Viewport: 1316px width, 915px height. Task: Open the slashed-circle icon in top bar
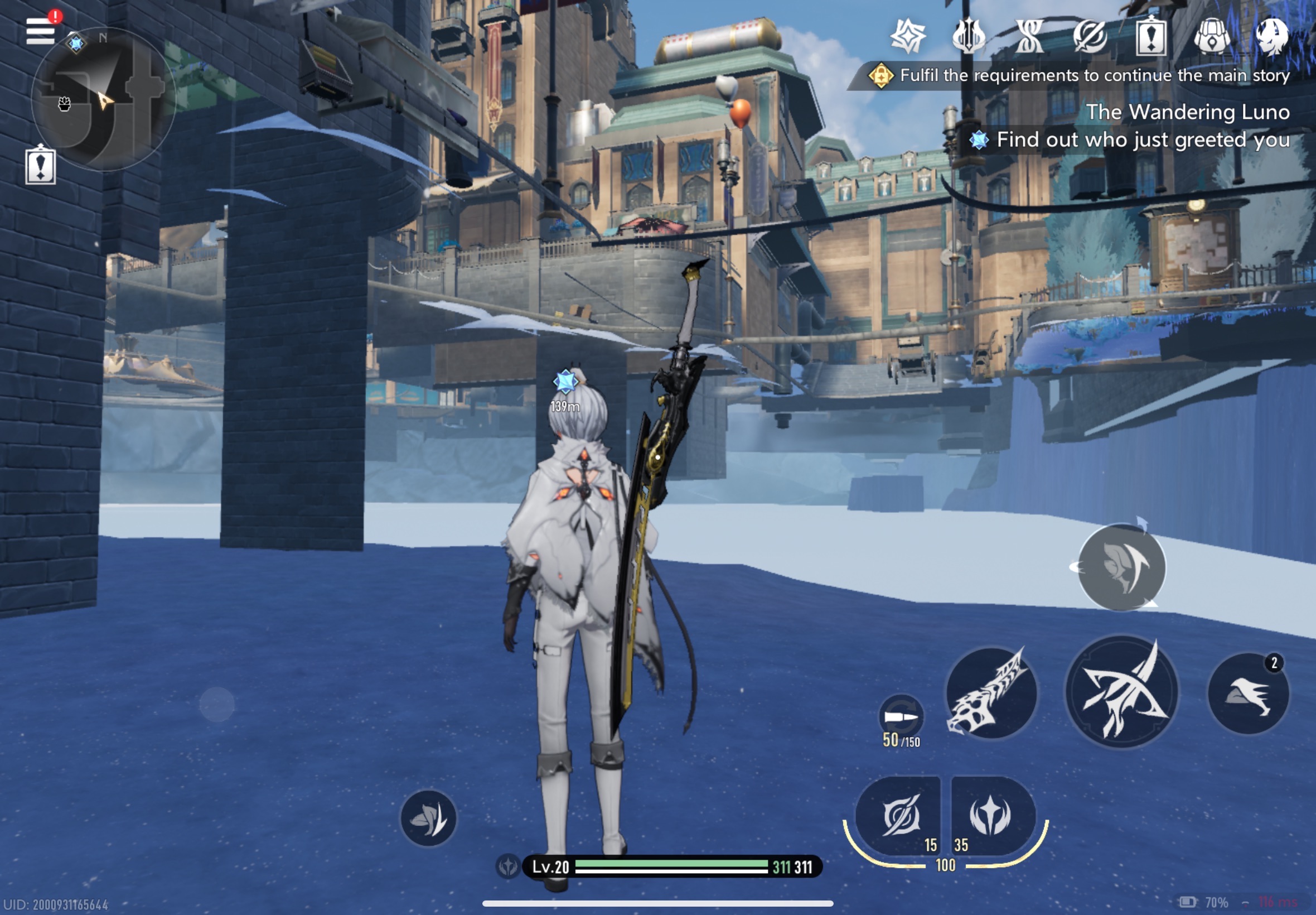coord(1090,36)
